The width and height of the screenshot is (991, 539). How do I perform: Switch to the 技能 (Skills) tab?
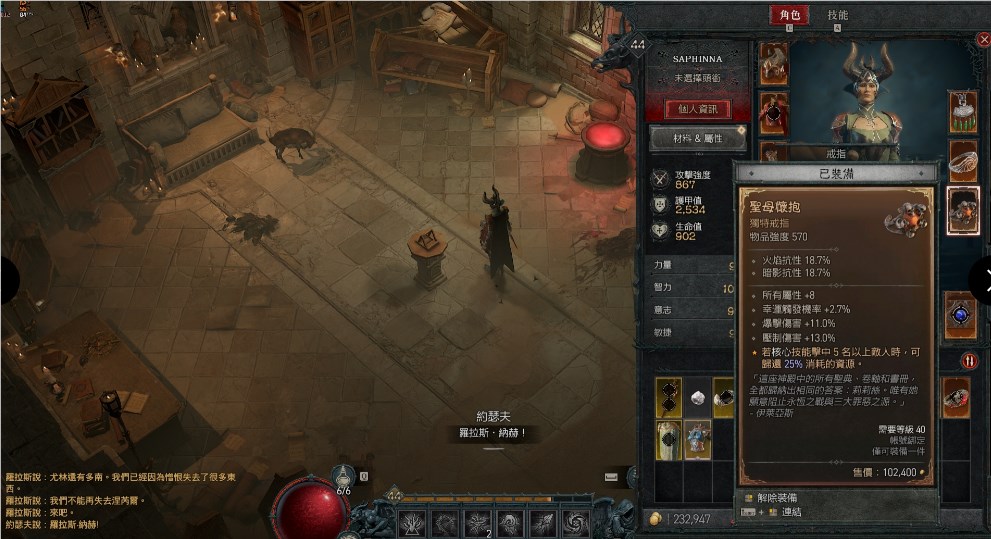click(x=838, y=15)
